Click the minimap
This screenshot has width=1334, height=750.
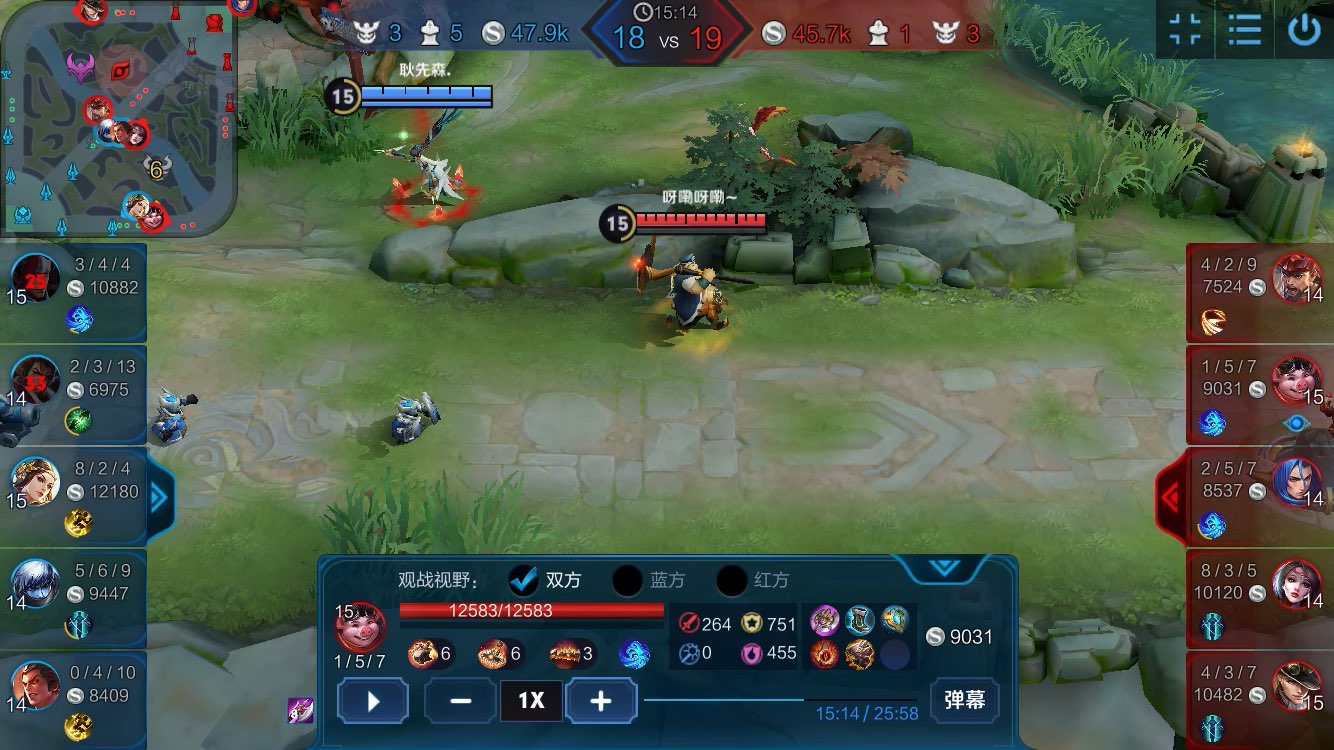[118, 118]
